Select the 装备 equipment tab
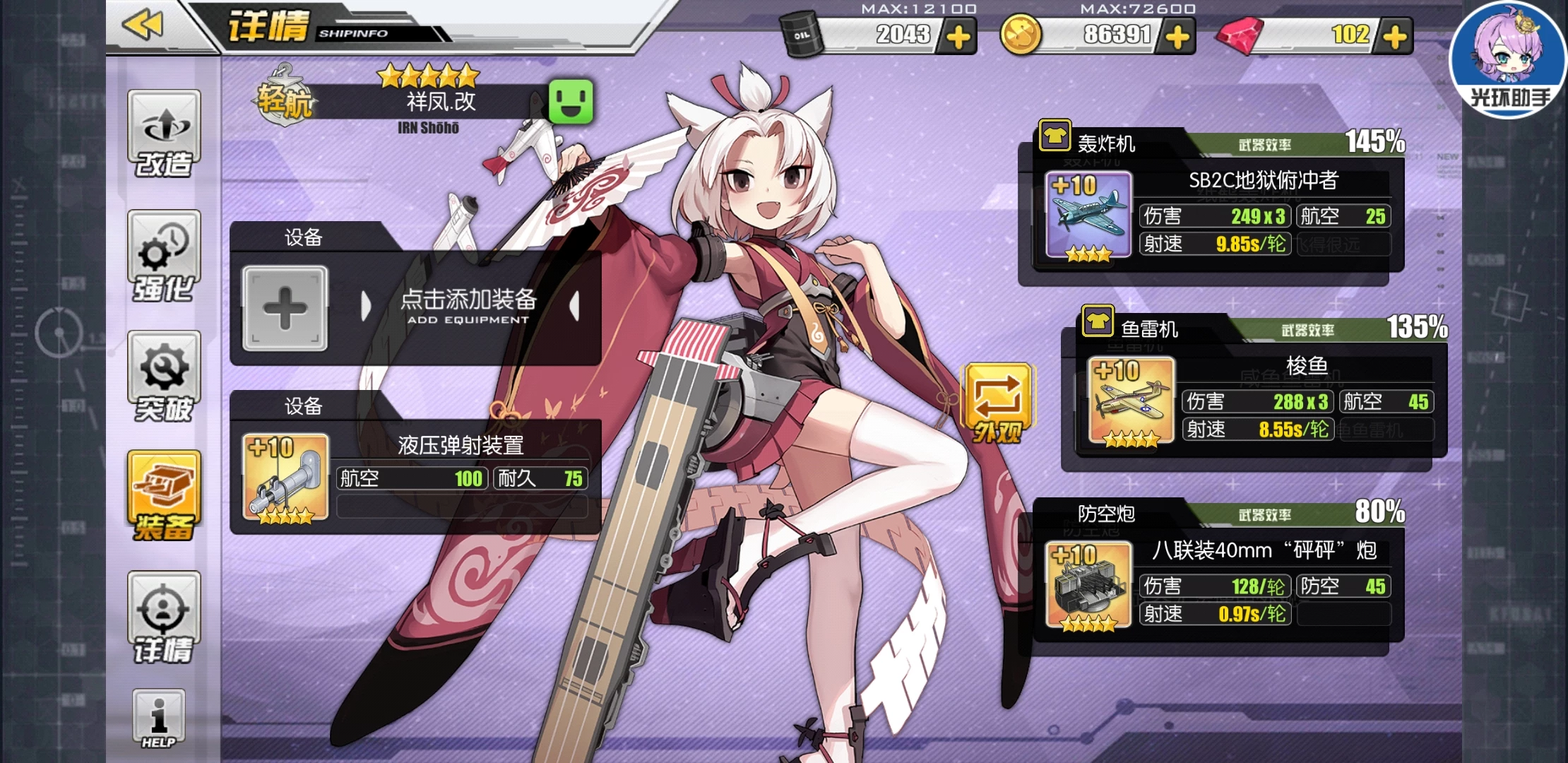The width and height of the screenshot is (1568, 763). [164, 497]
